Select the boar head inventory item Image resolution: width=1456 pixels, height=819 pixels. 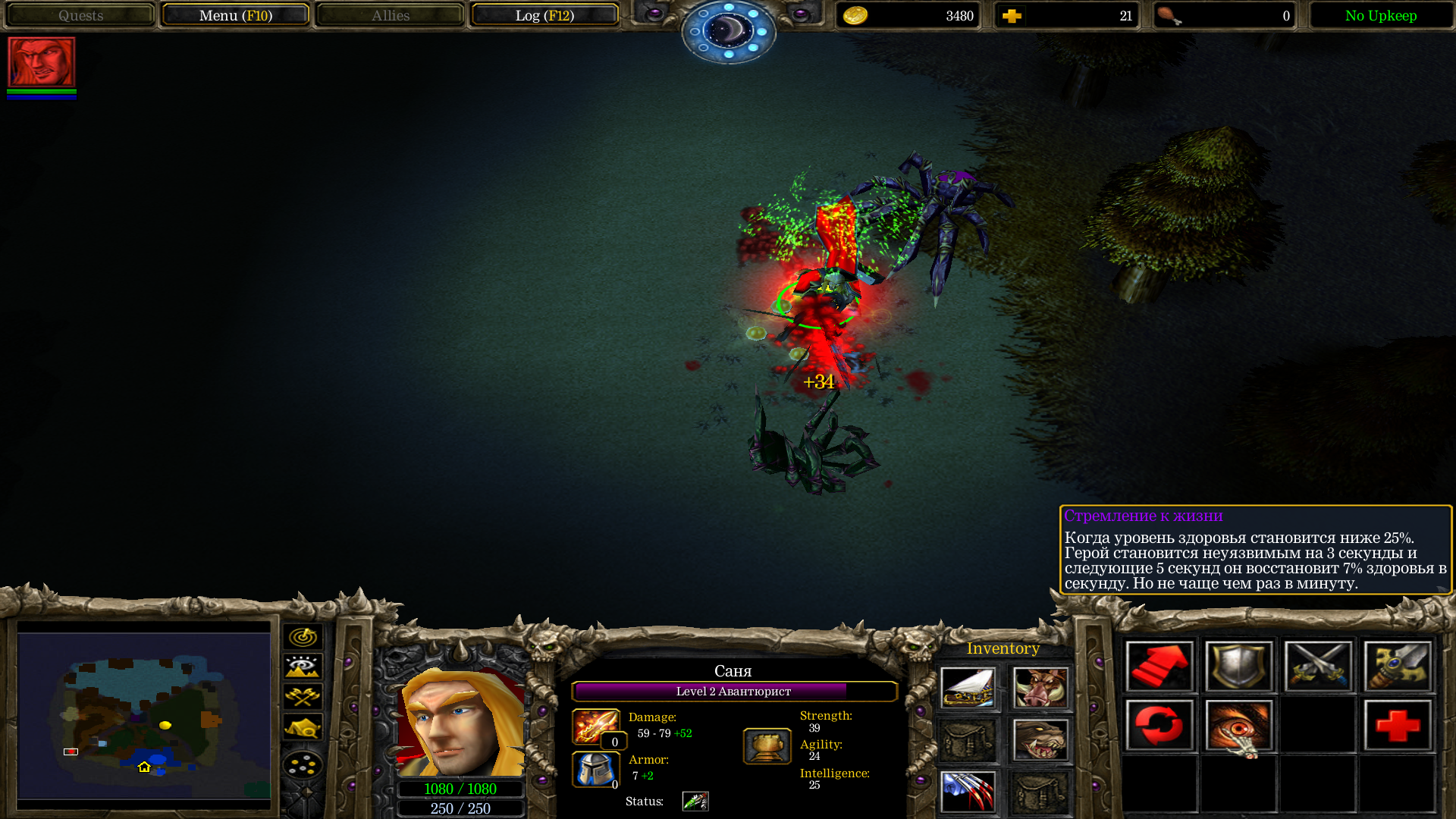[1040, 688]
